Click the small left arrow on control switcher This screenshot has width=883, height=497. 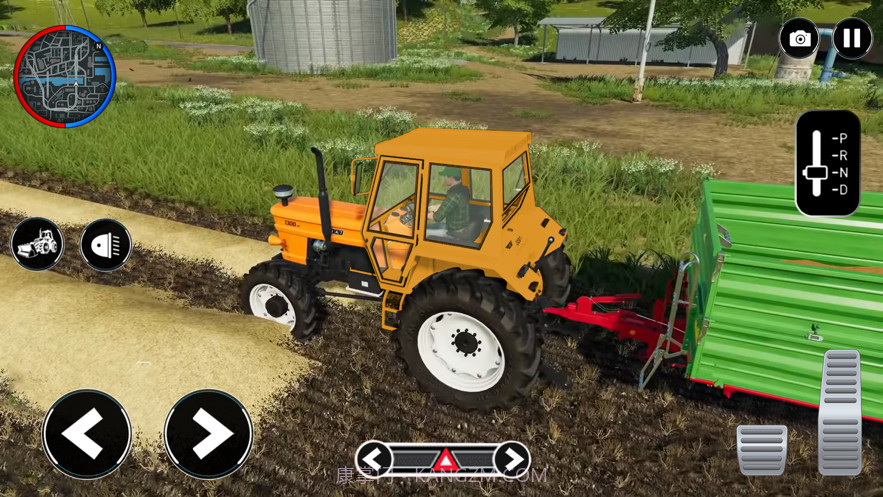click(374, 459)
